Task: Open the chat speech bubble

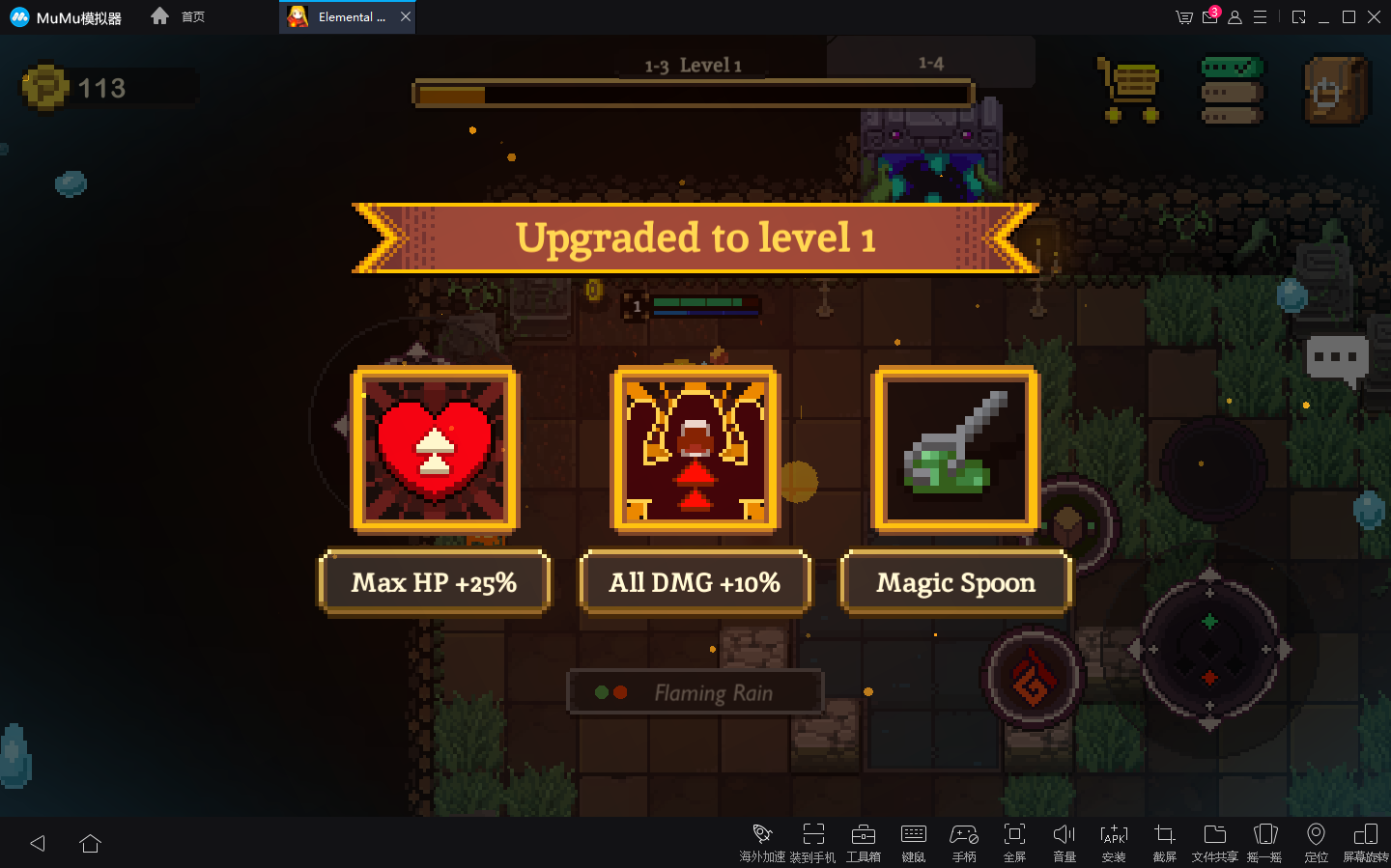Action: tap(1337, 359)
